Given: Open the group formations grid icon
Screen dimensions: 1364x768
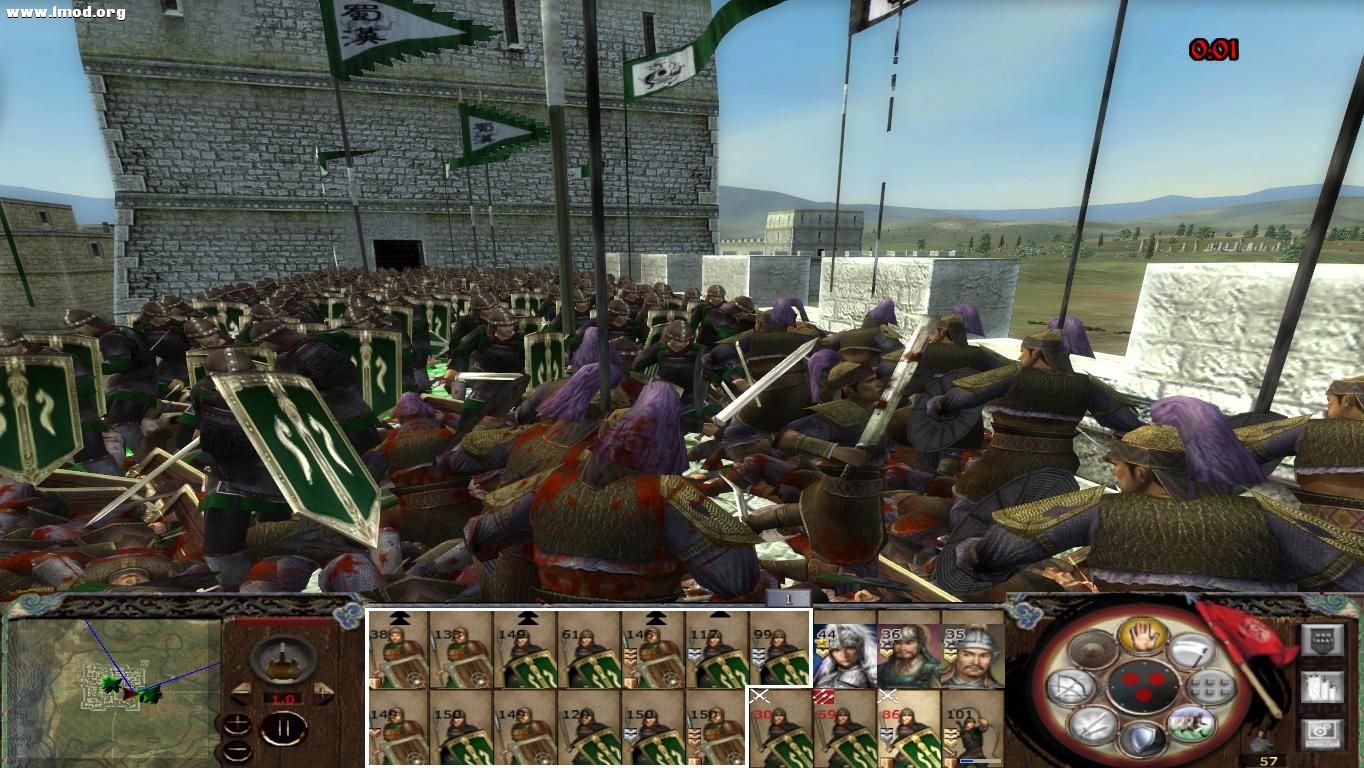Looking at the screenshot, I should 1210,686.
